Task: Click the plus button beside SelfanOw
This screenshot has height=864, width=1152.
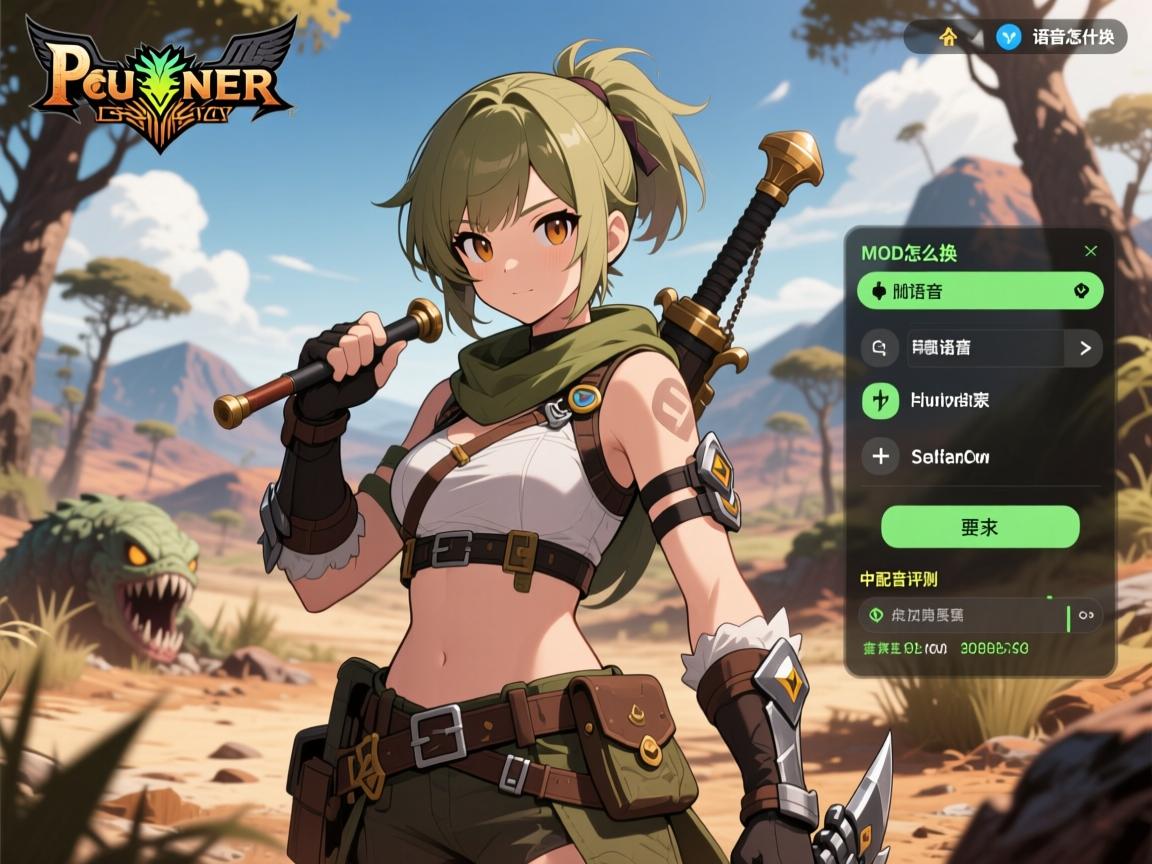Action: (x=880, y=457)
